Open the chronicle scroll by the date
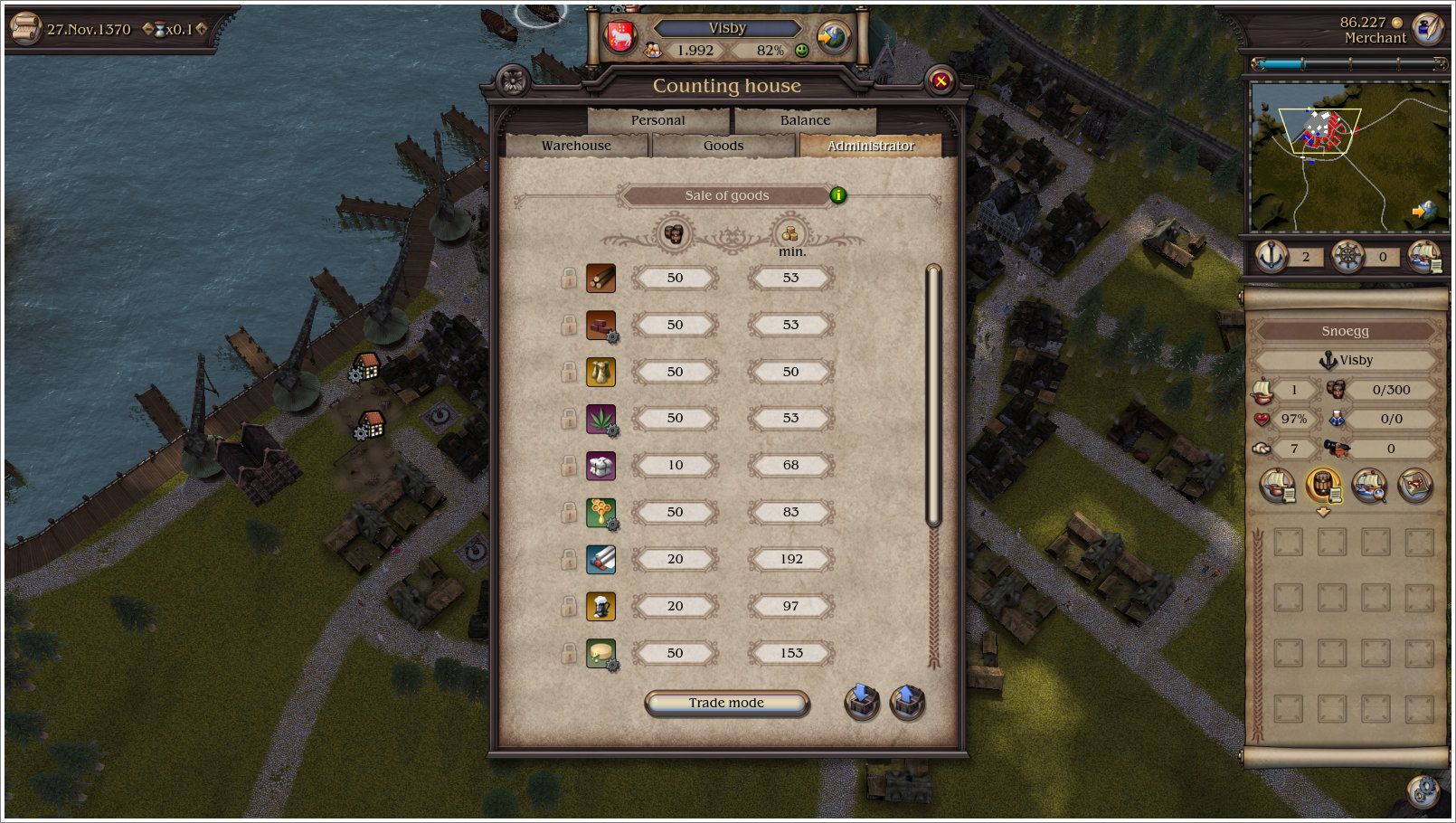1456x823 pixels. pos(24,29)
